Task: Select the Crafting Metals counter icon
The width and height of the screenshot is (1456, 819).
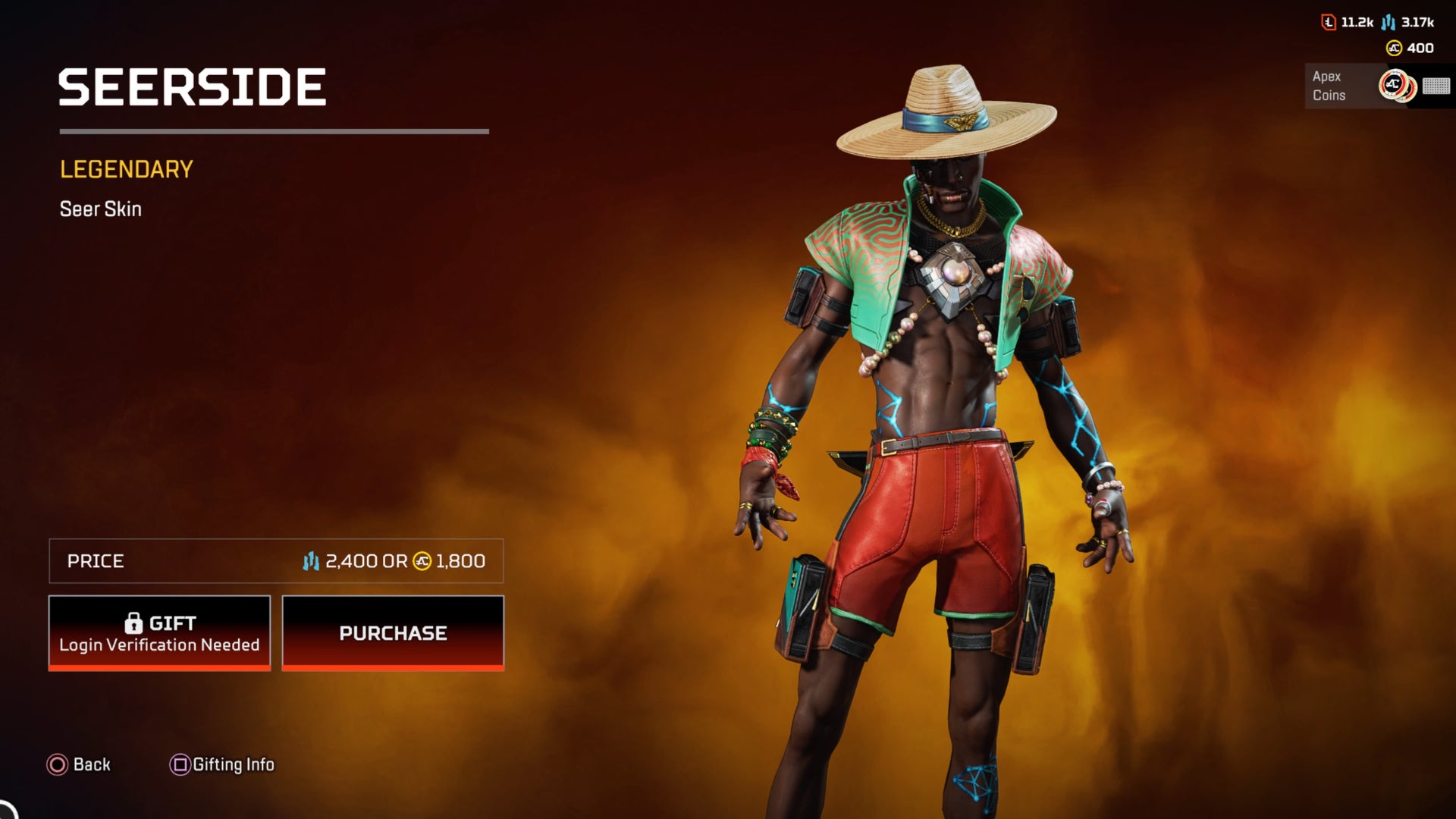Action: pyautogui.click(x=1389, y=23)
